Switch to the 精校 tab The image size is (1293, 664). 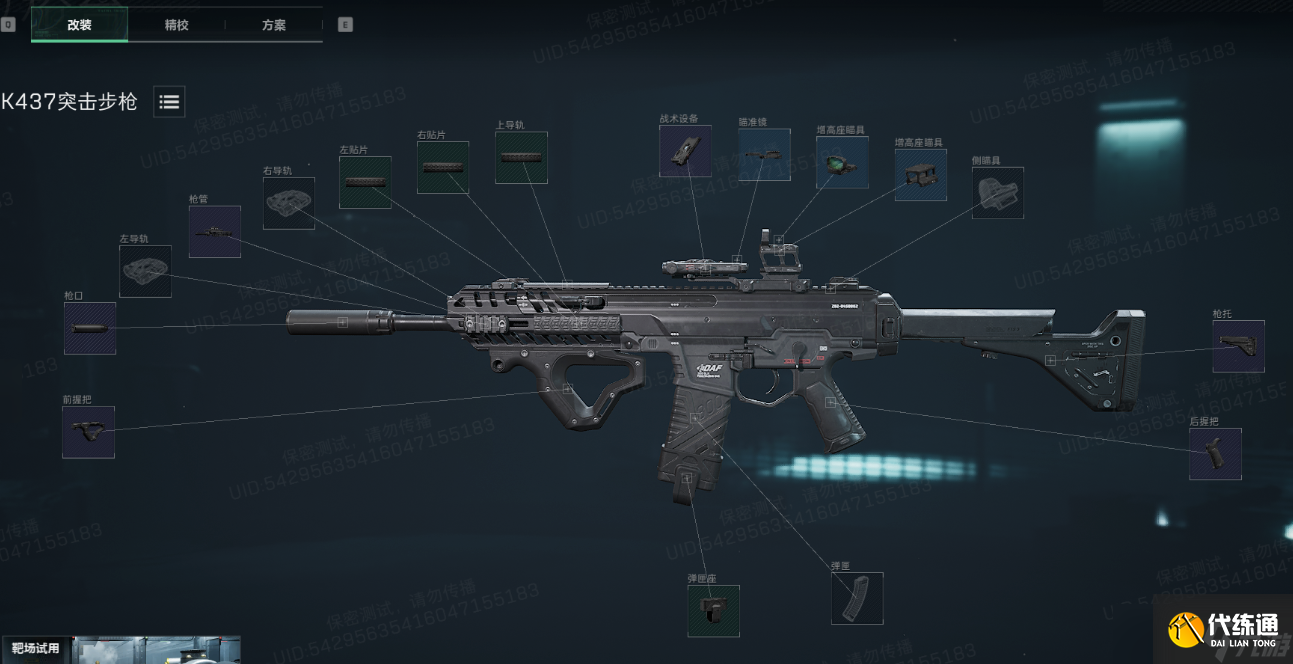[176, 25]
